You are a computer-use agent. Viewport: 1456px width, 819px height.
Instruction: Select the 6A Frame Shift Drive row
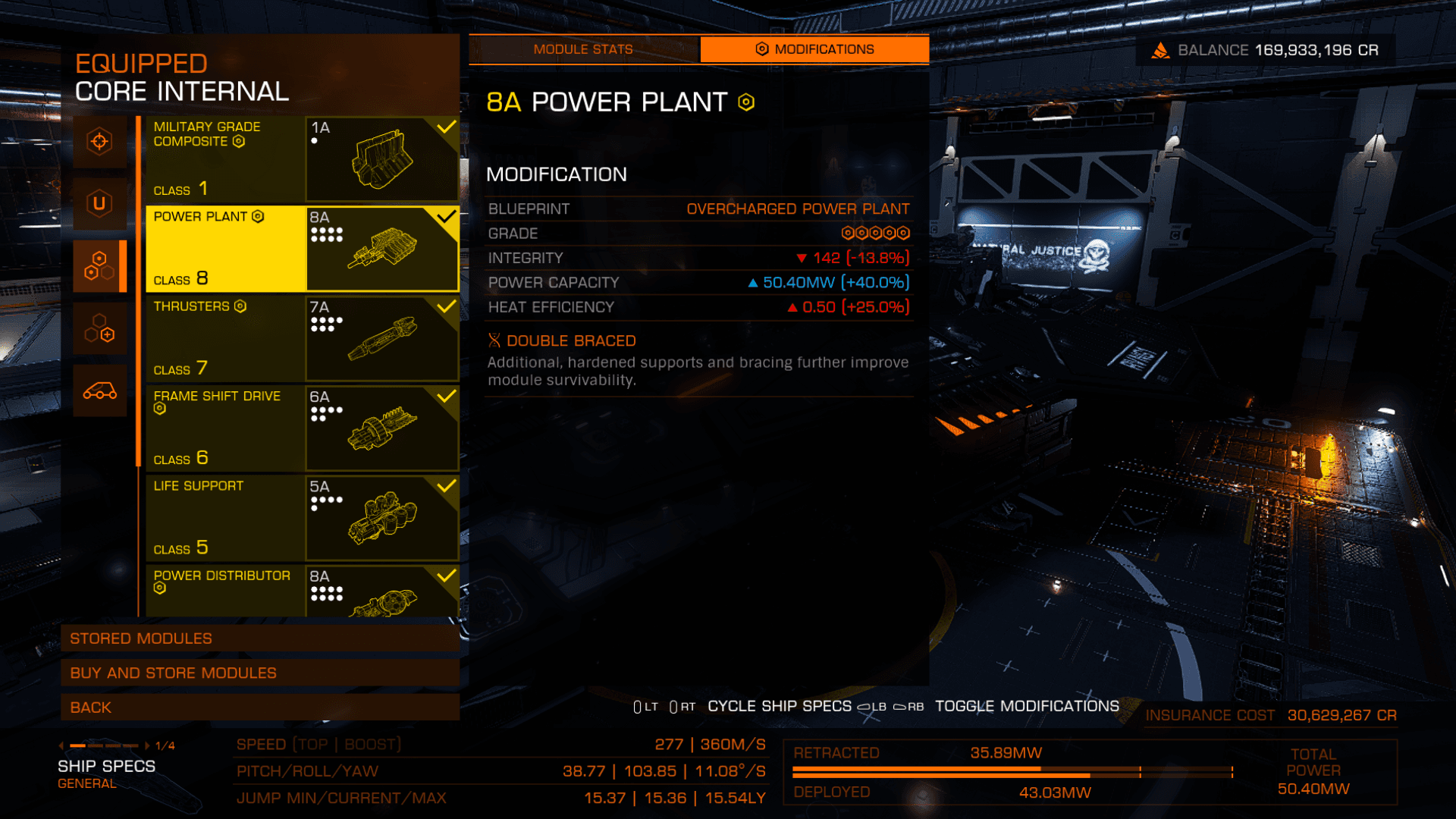pos(302,428)
